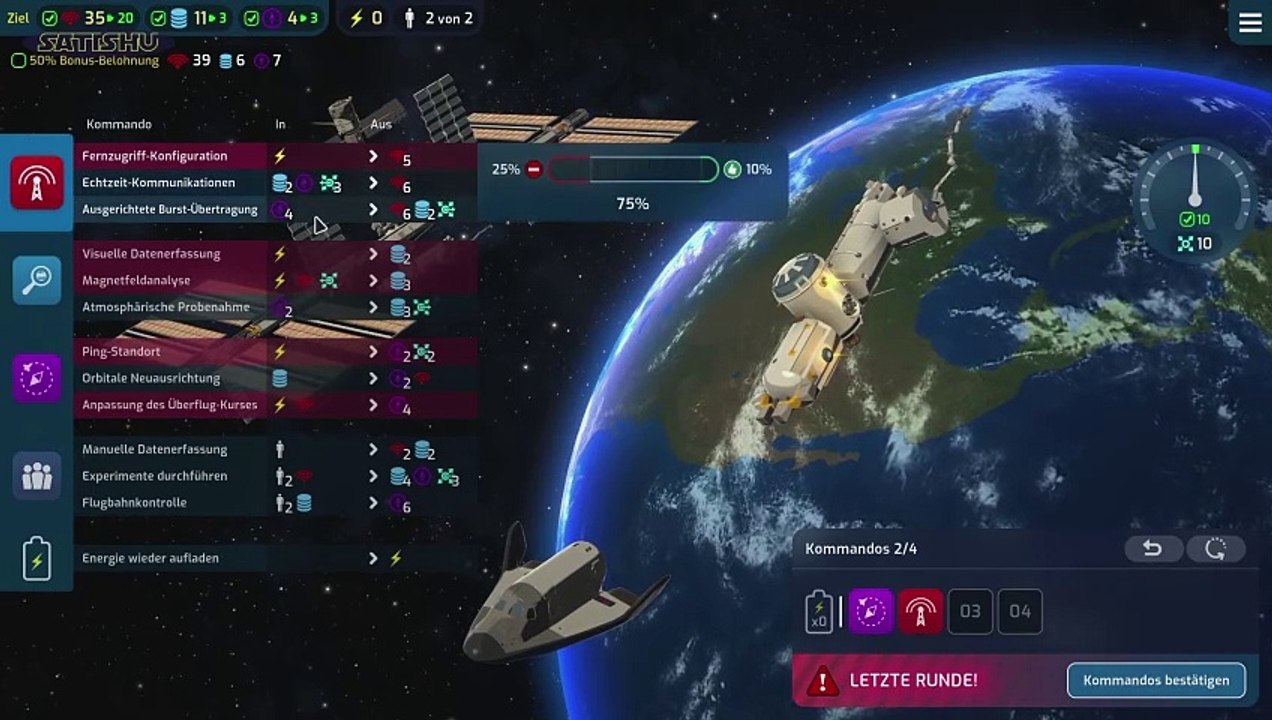Select Orbitale Neuausrichtung command

[x=151, y=379]
